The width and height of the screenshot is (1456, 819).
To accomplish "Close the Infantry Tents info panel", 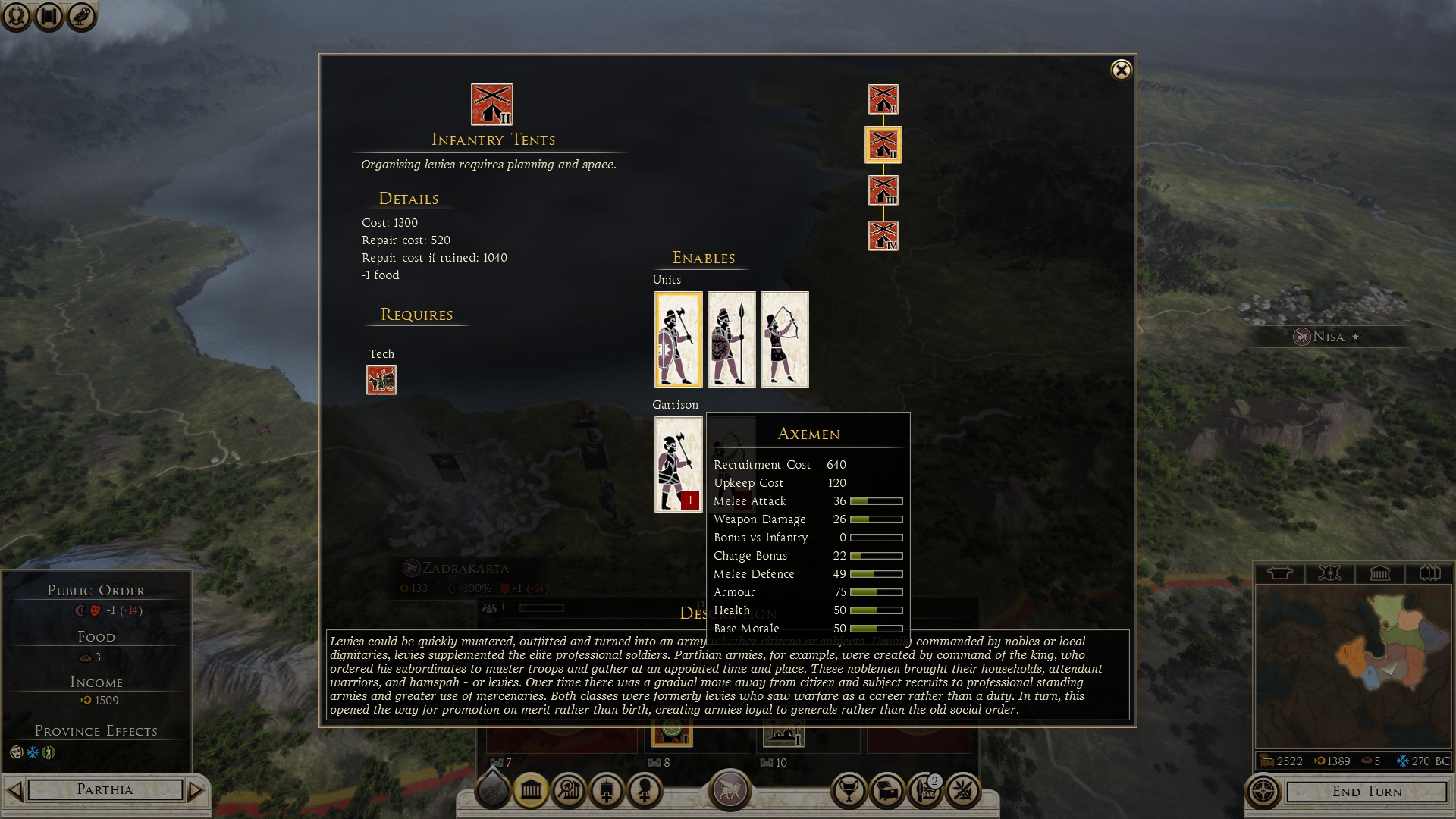I will click(1121, 71).
